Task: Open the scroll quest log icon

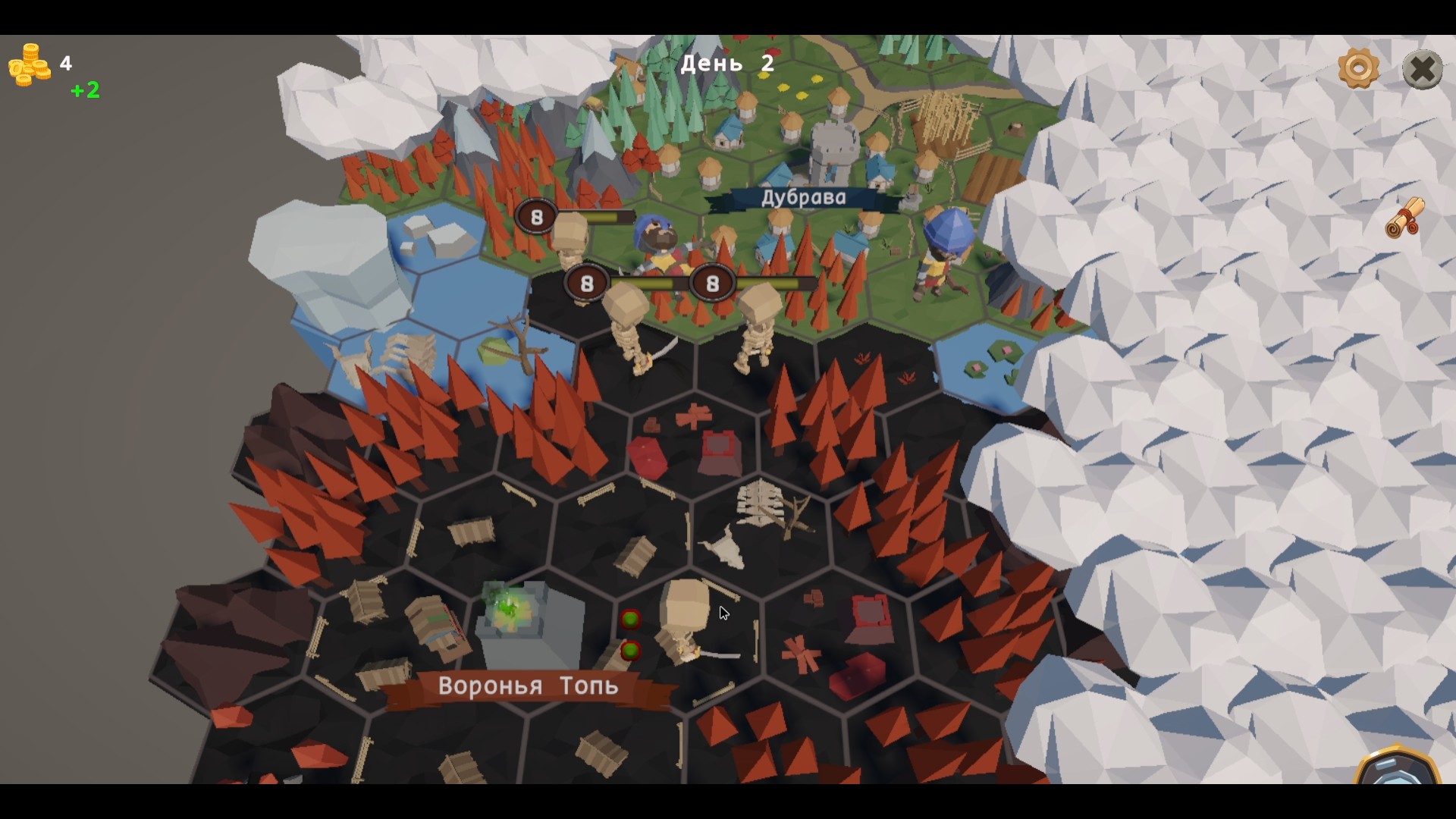Action: pyautogui.click(x=1405, y=218)
